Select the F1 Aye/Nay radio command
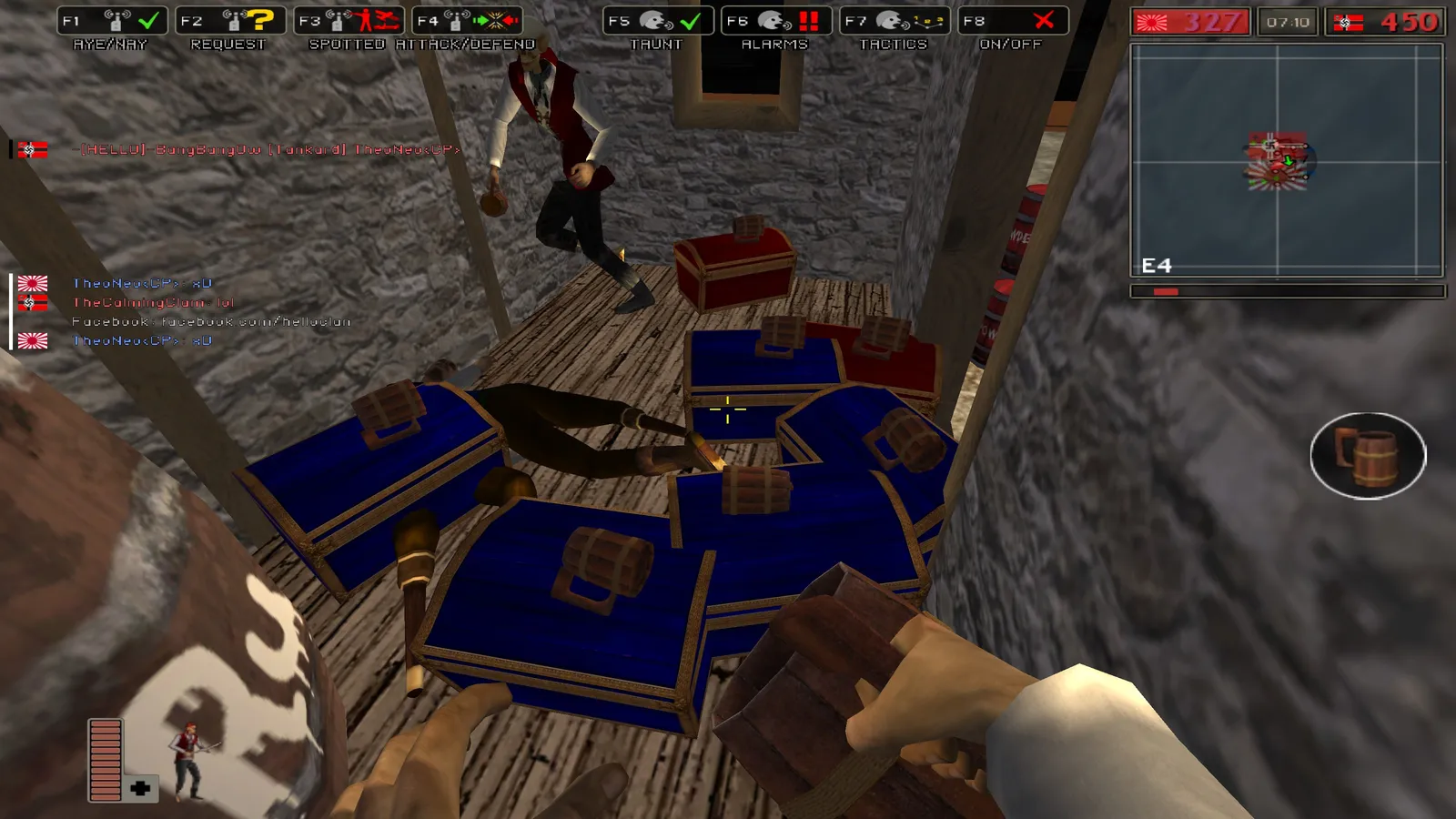1456x819 pixels. click(x=112, y=21)
